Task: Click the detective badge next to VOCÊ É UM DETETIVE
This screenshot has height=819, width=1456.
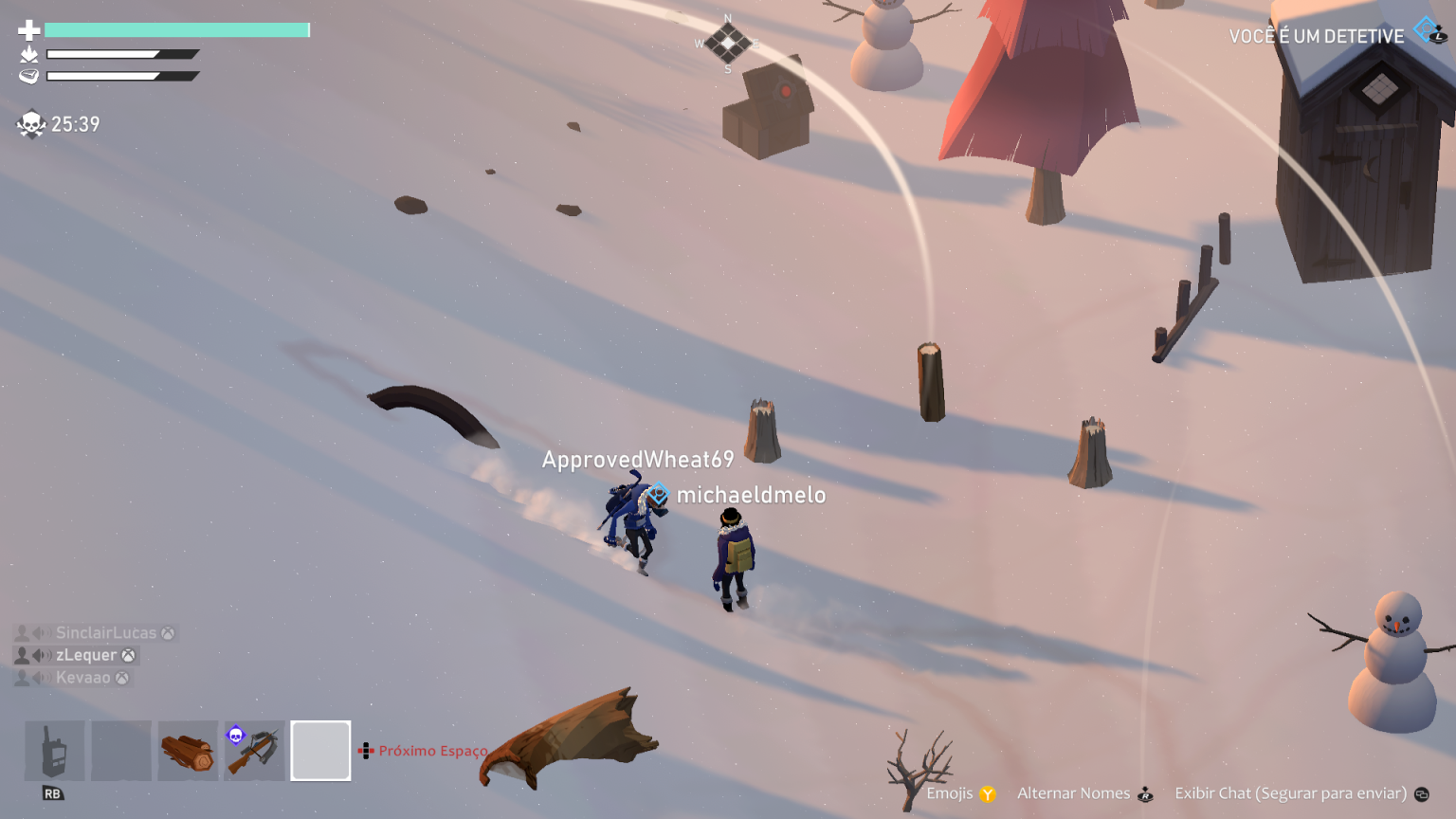Action: click(x=1424, y=28)
